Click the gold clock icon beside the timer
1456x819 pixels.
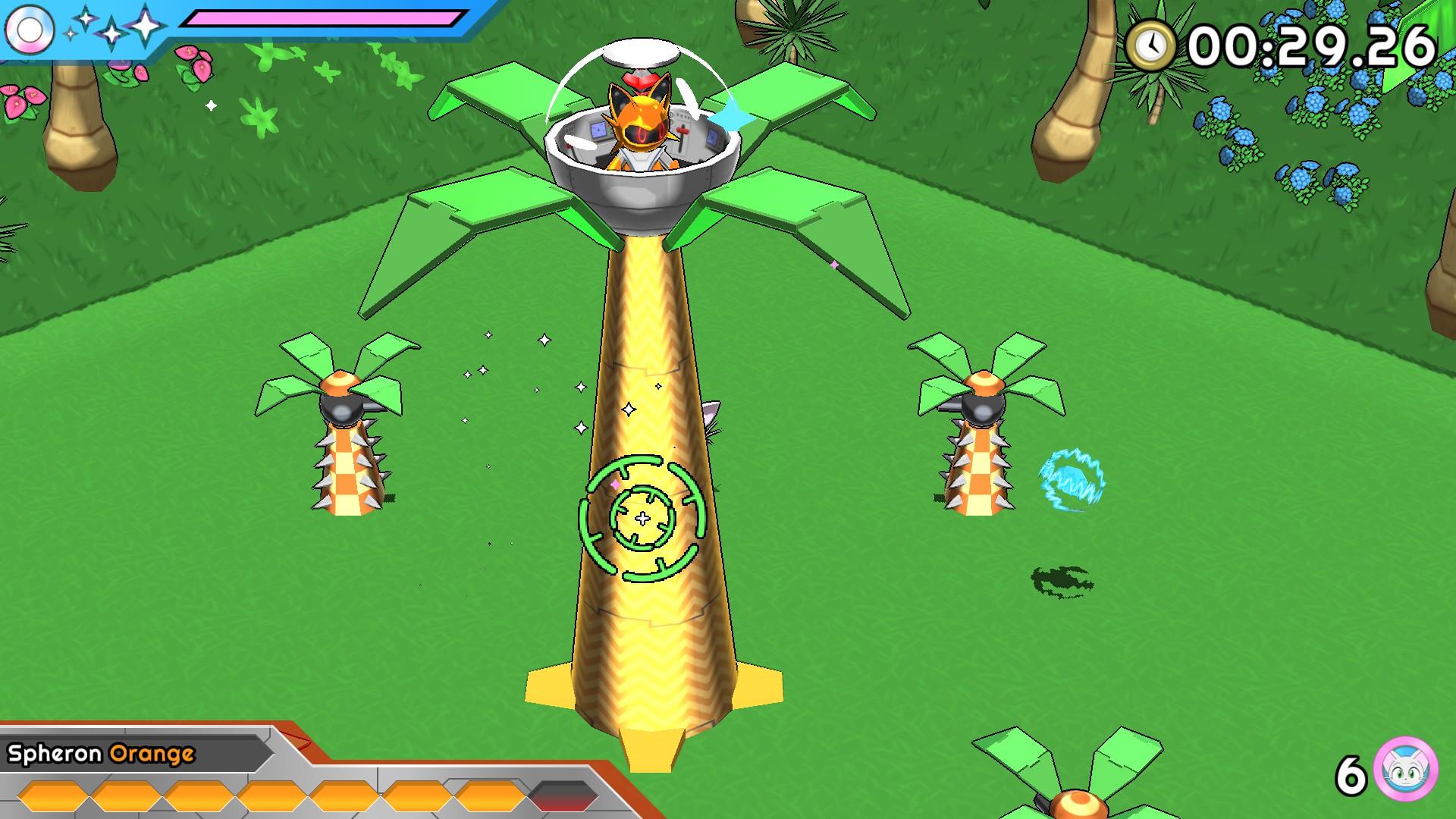tap(1150, 45)
